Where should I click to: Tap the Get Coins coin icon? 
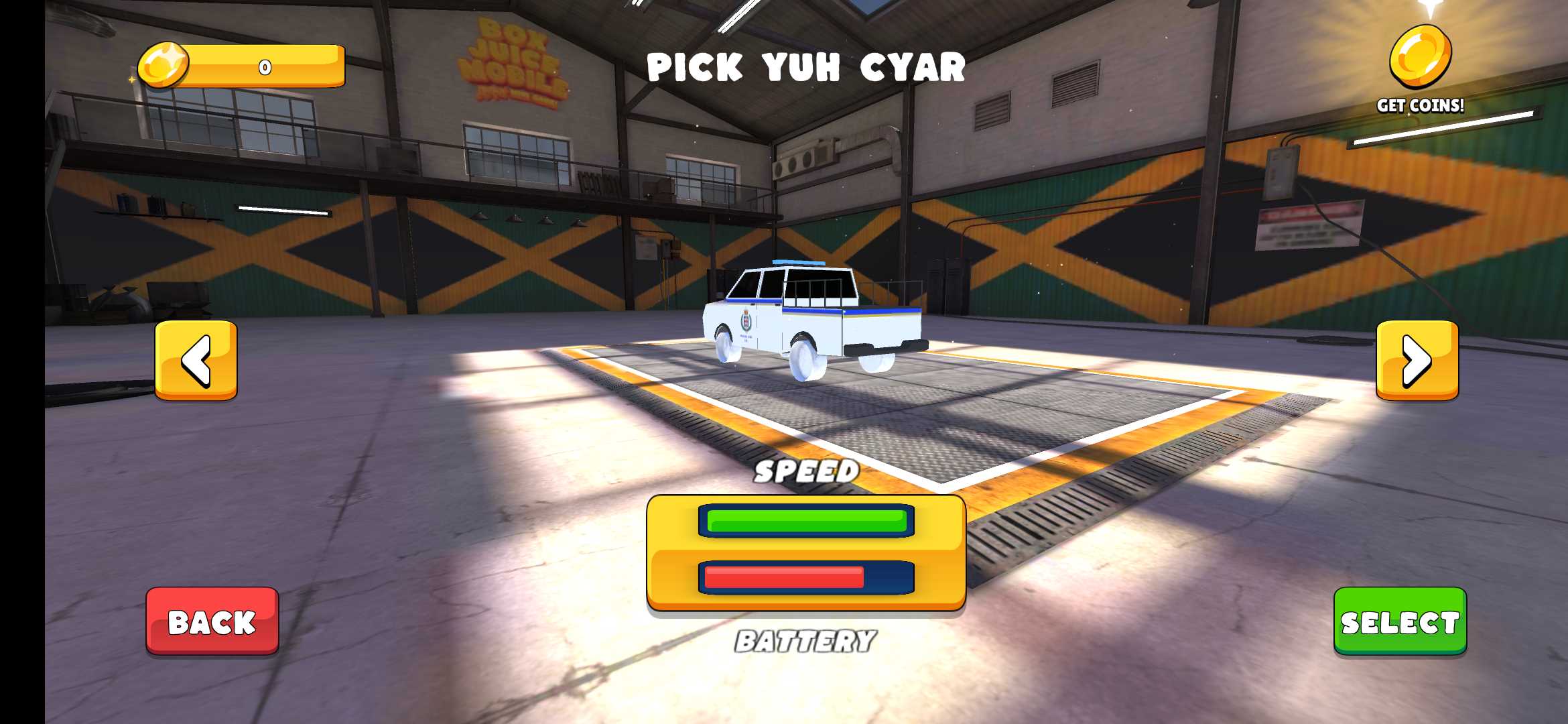1420,58
